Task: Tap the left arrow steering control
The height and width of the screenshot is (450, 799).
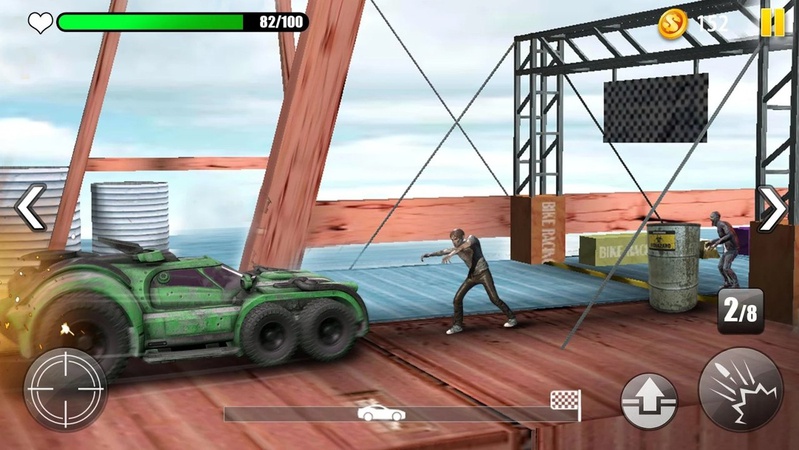Action: click(x=30, y=207)
